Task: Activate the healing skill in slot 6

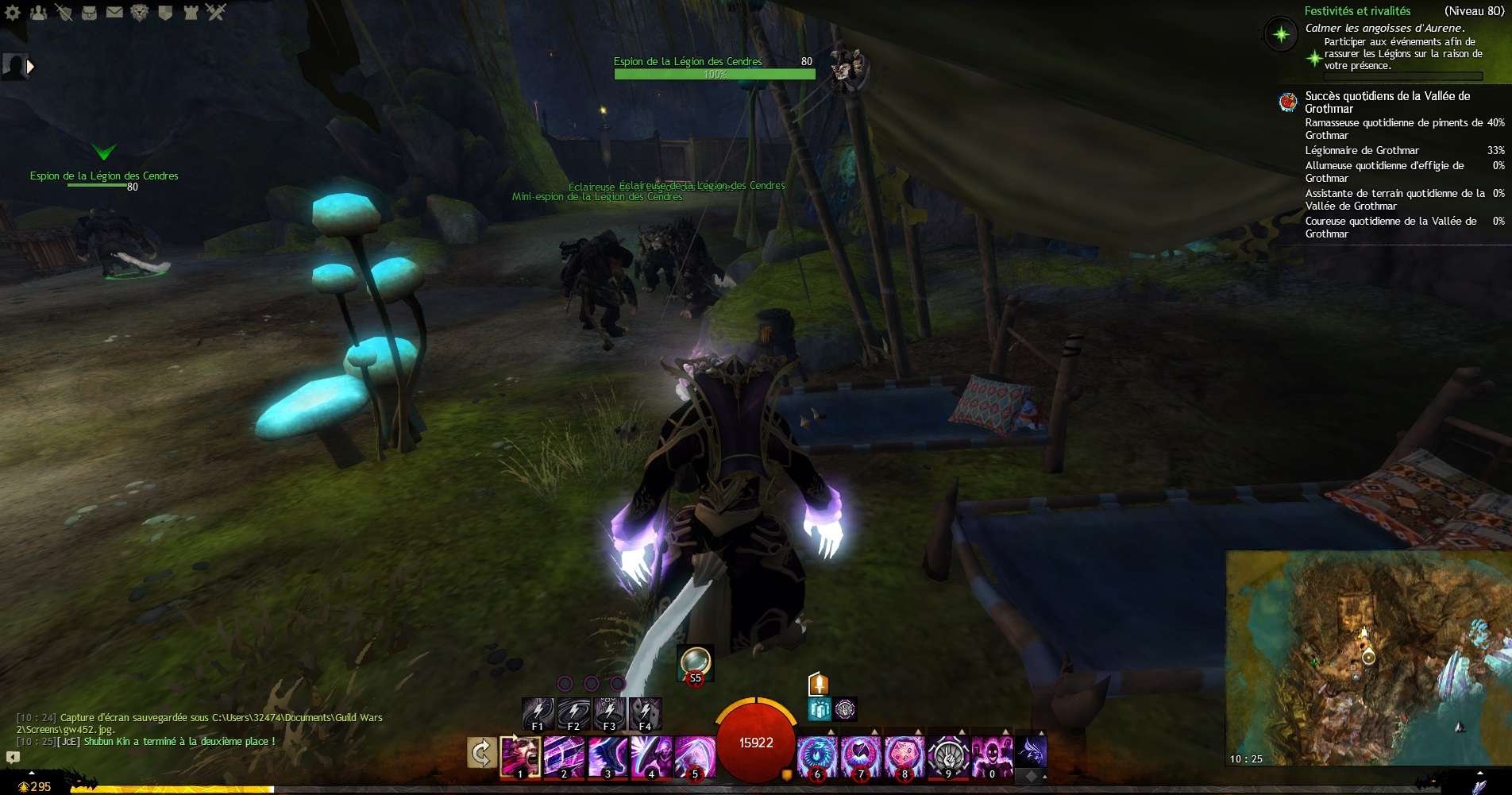Action: (817, 756)
